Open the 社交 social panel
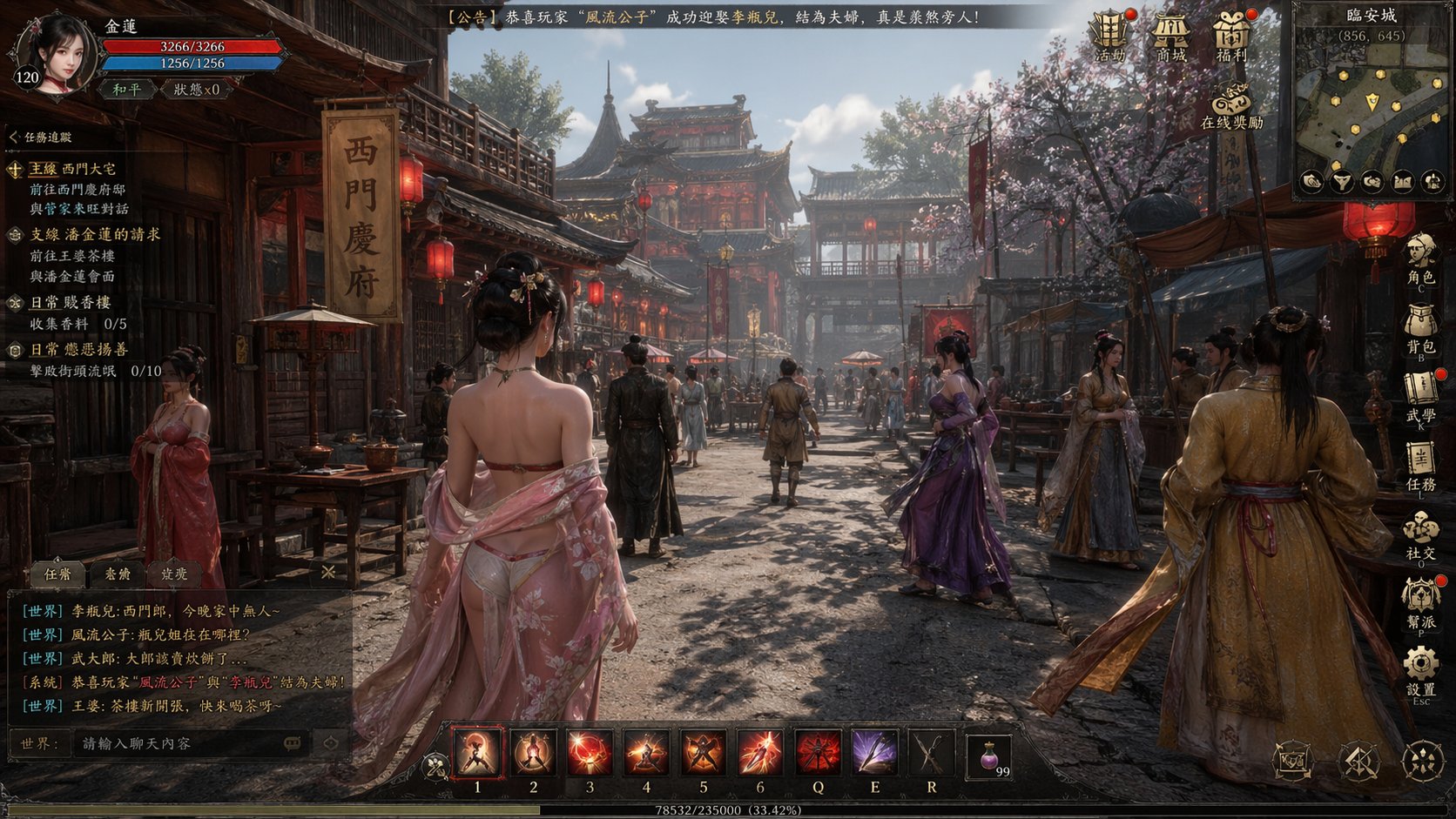This screenshot has width=1456, height=819. click(1420, 534)
